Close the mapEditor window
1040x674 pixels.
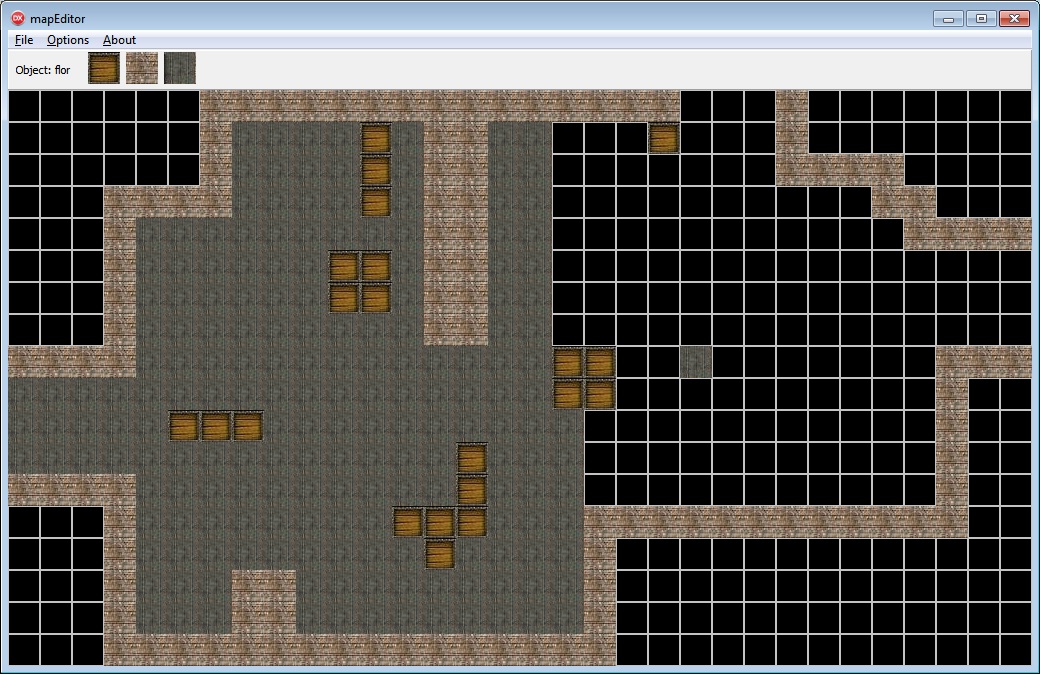tap(1013, 19)
